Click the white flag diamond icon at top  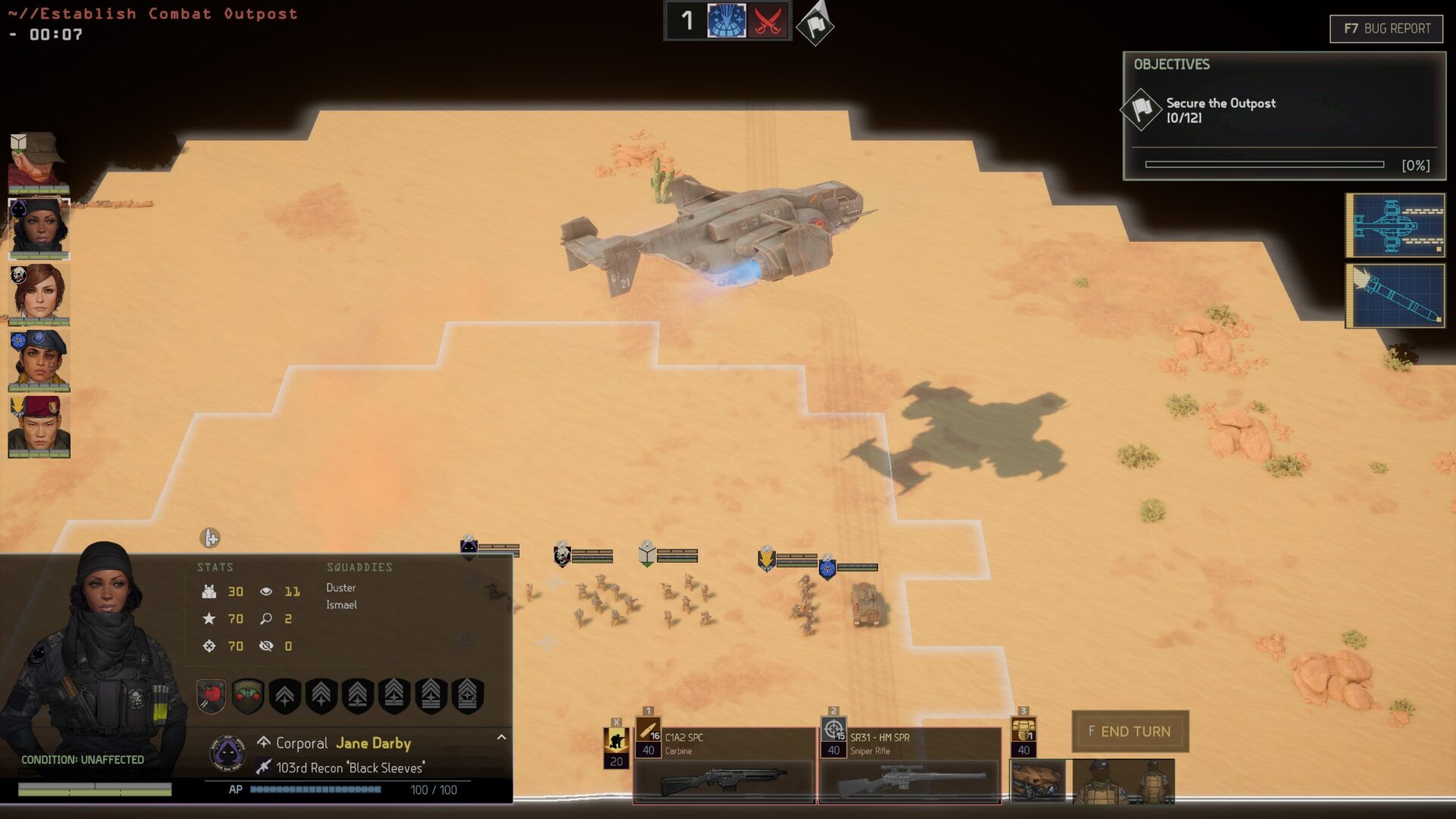(815, 25)
